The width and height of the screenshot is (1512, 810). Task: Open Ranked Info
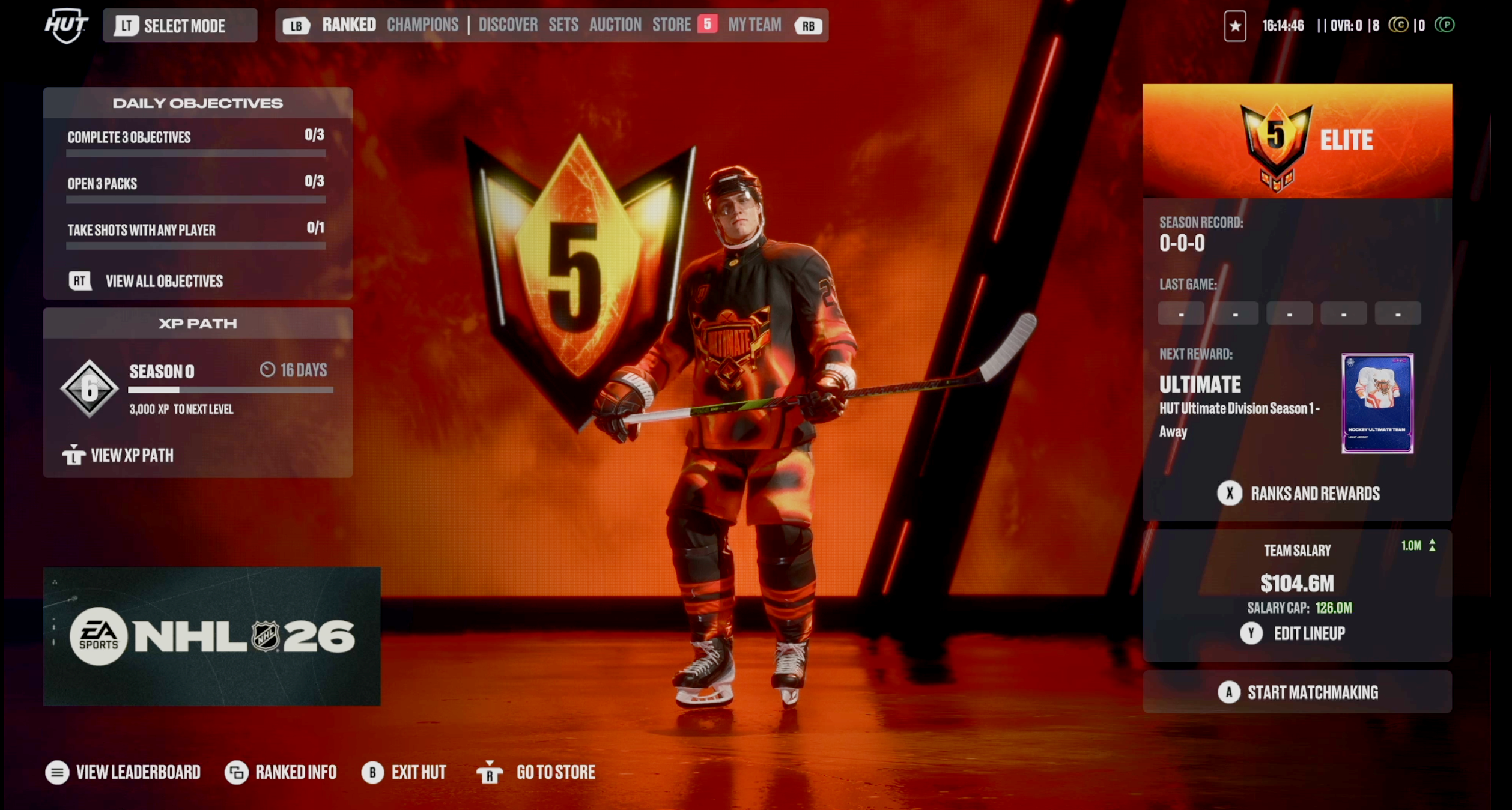pyautogui.click(x=295, y=772)
